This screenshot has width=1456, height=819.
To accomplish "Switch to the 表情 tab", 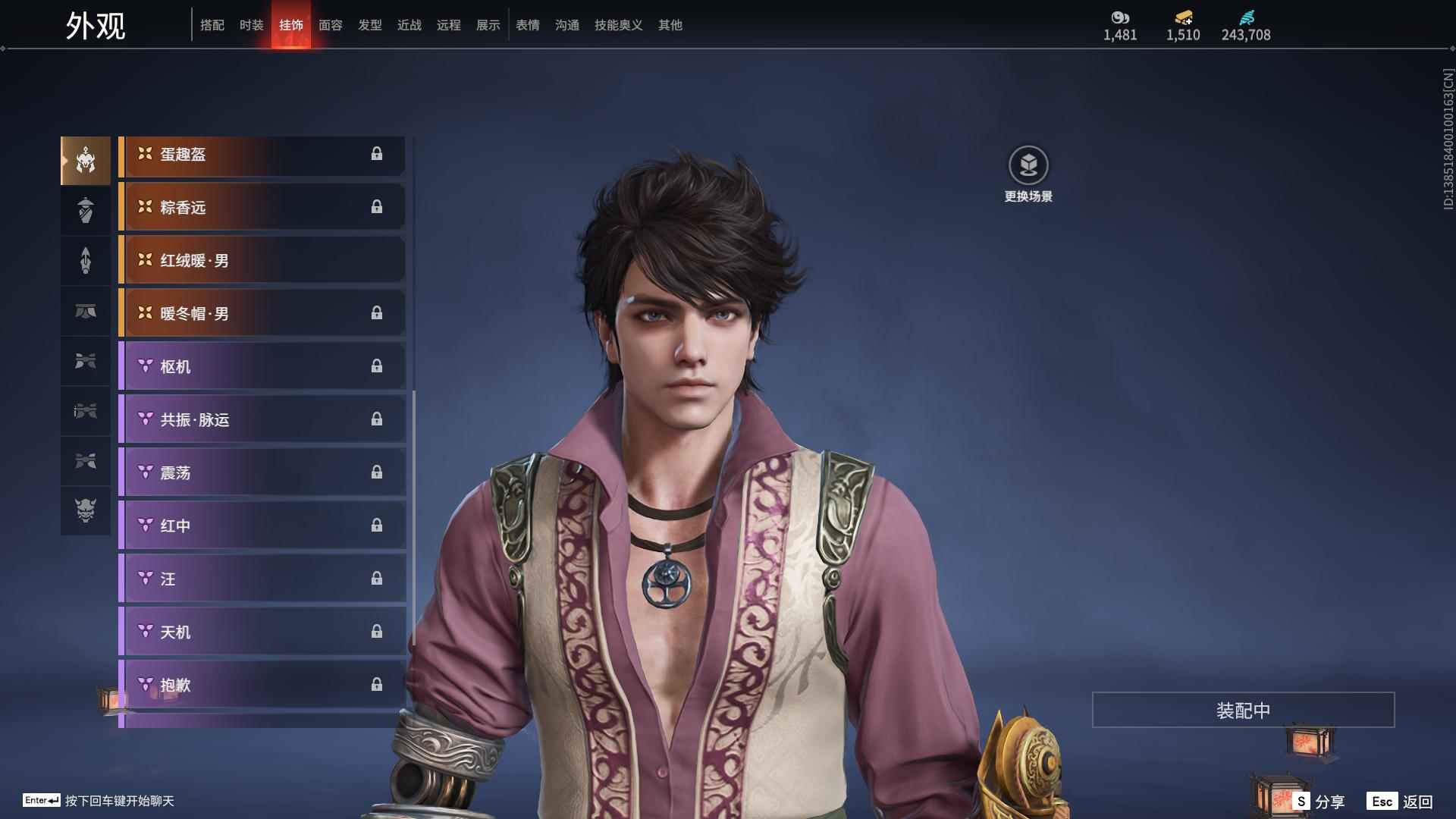I will (x=527, y=25).
